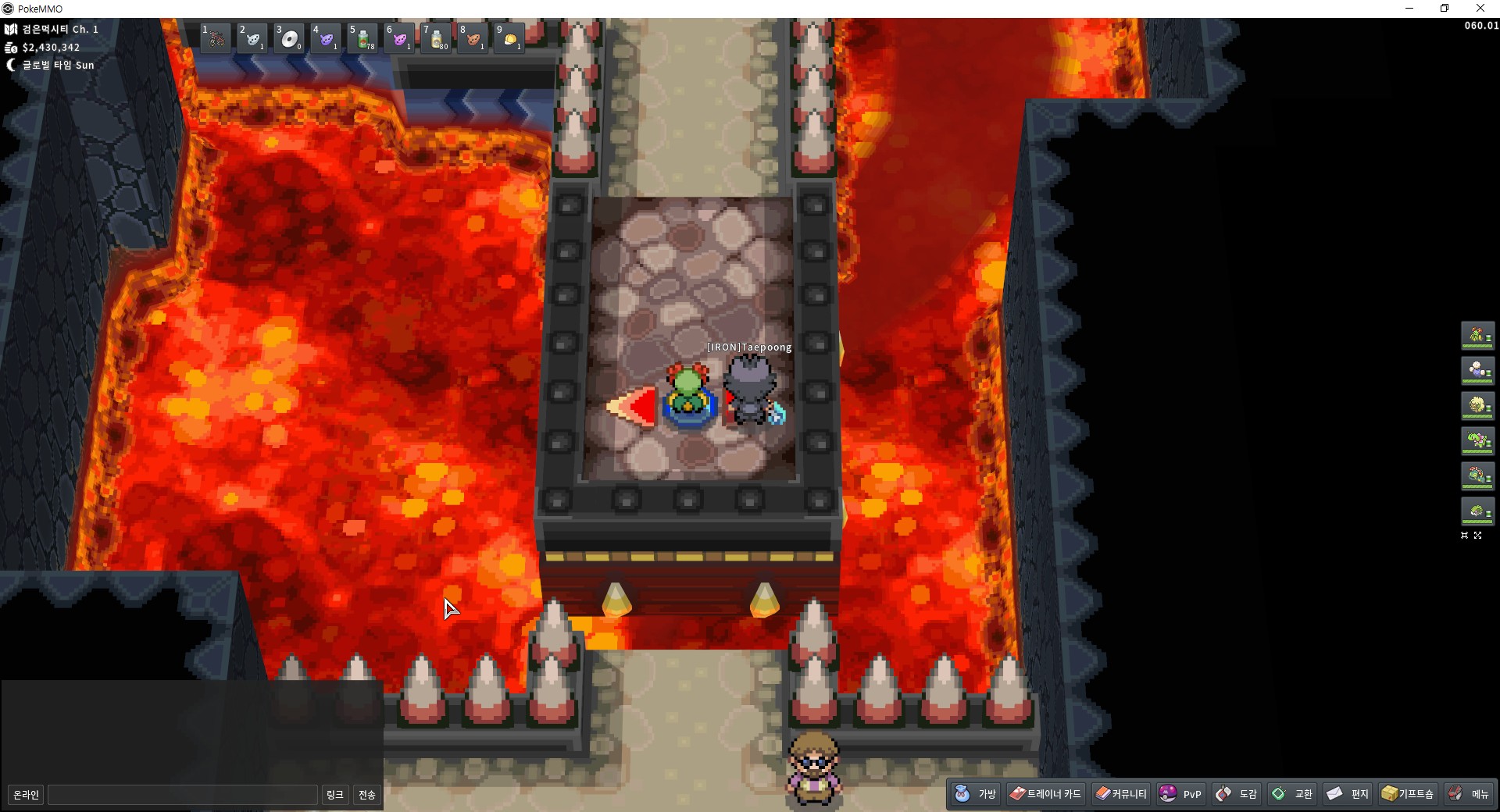The image size is (1500, 812).
Task: Select the yellow cap item in slot 9
Action: coord(509,38)
